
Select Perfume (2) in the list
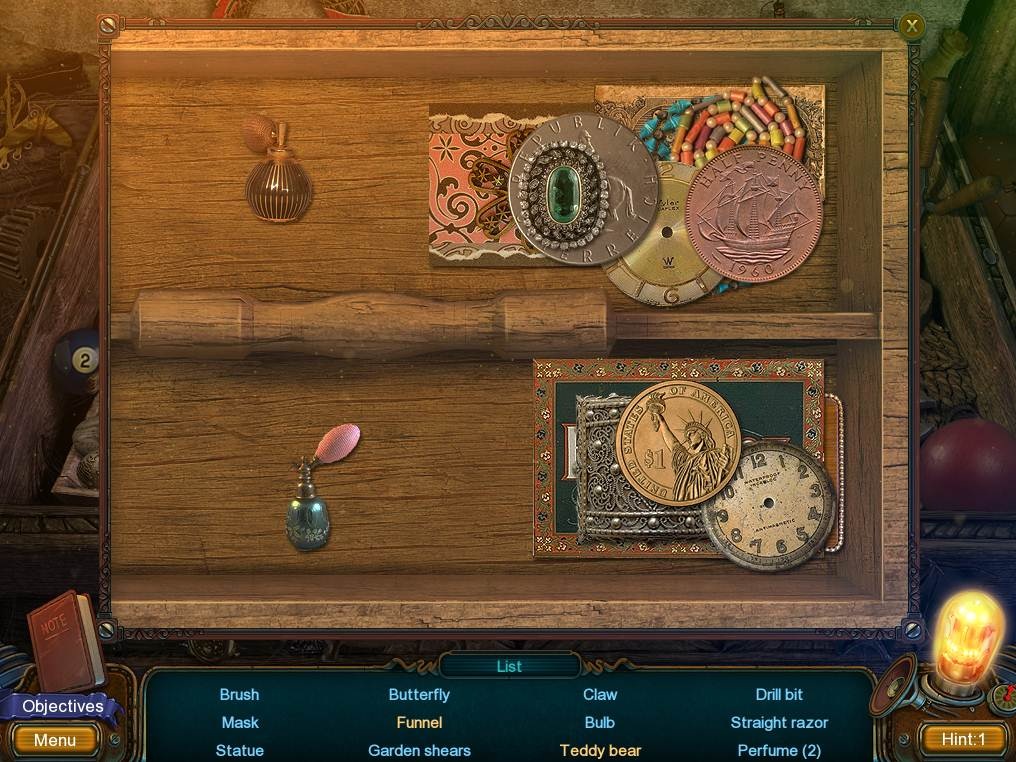779,750
